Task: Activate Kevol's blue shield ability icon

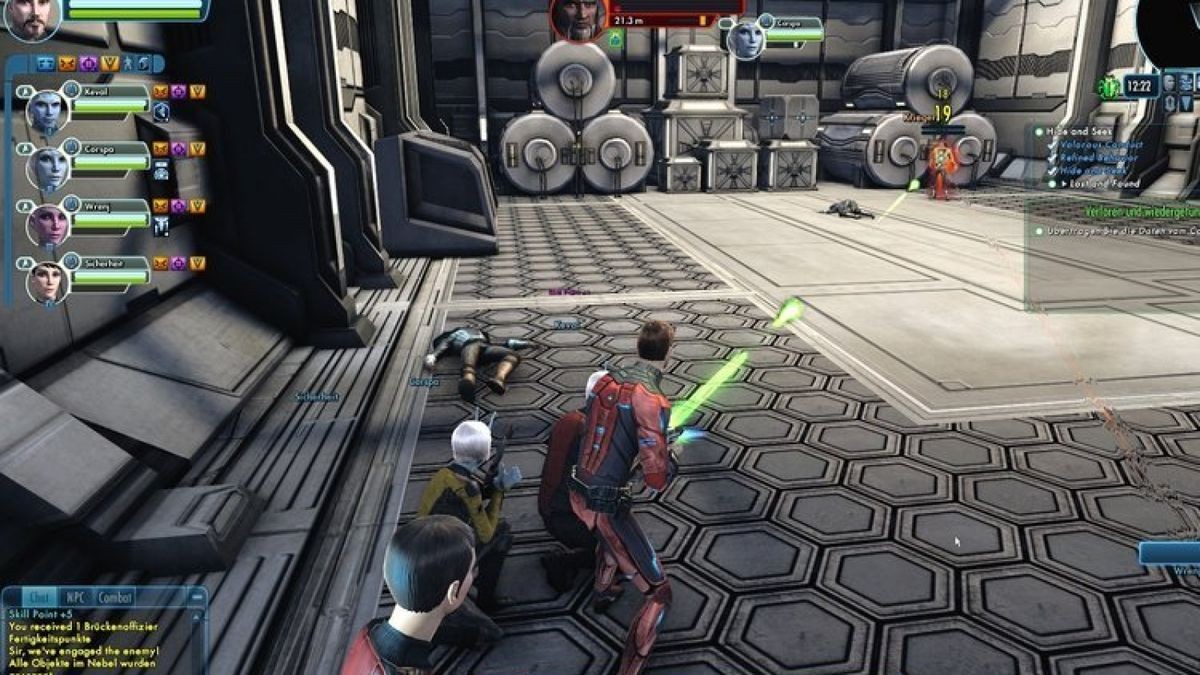Action: (x=161, y=113)
